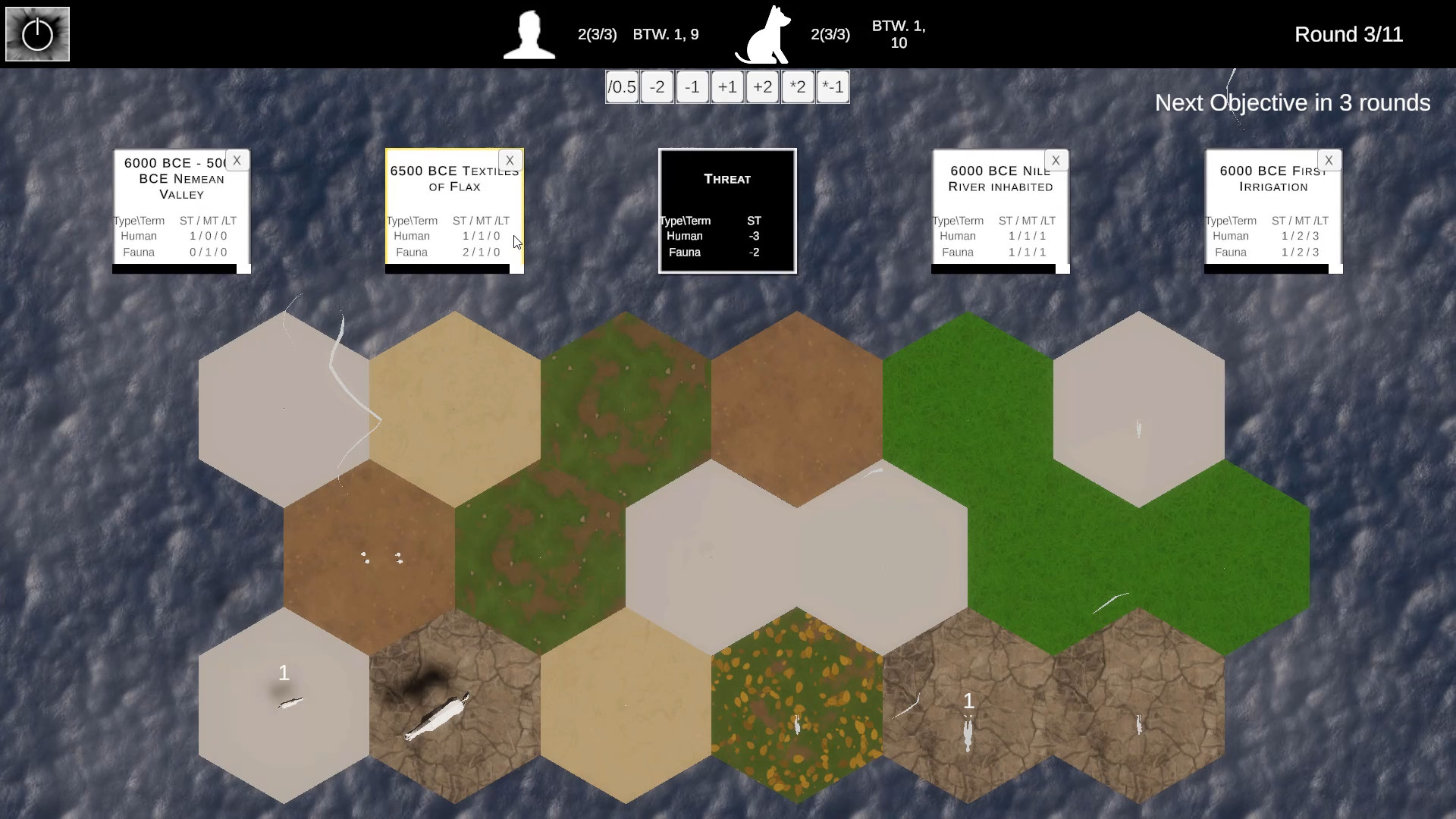Activate the *-1 multiplier button

coord(833,87)
